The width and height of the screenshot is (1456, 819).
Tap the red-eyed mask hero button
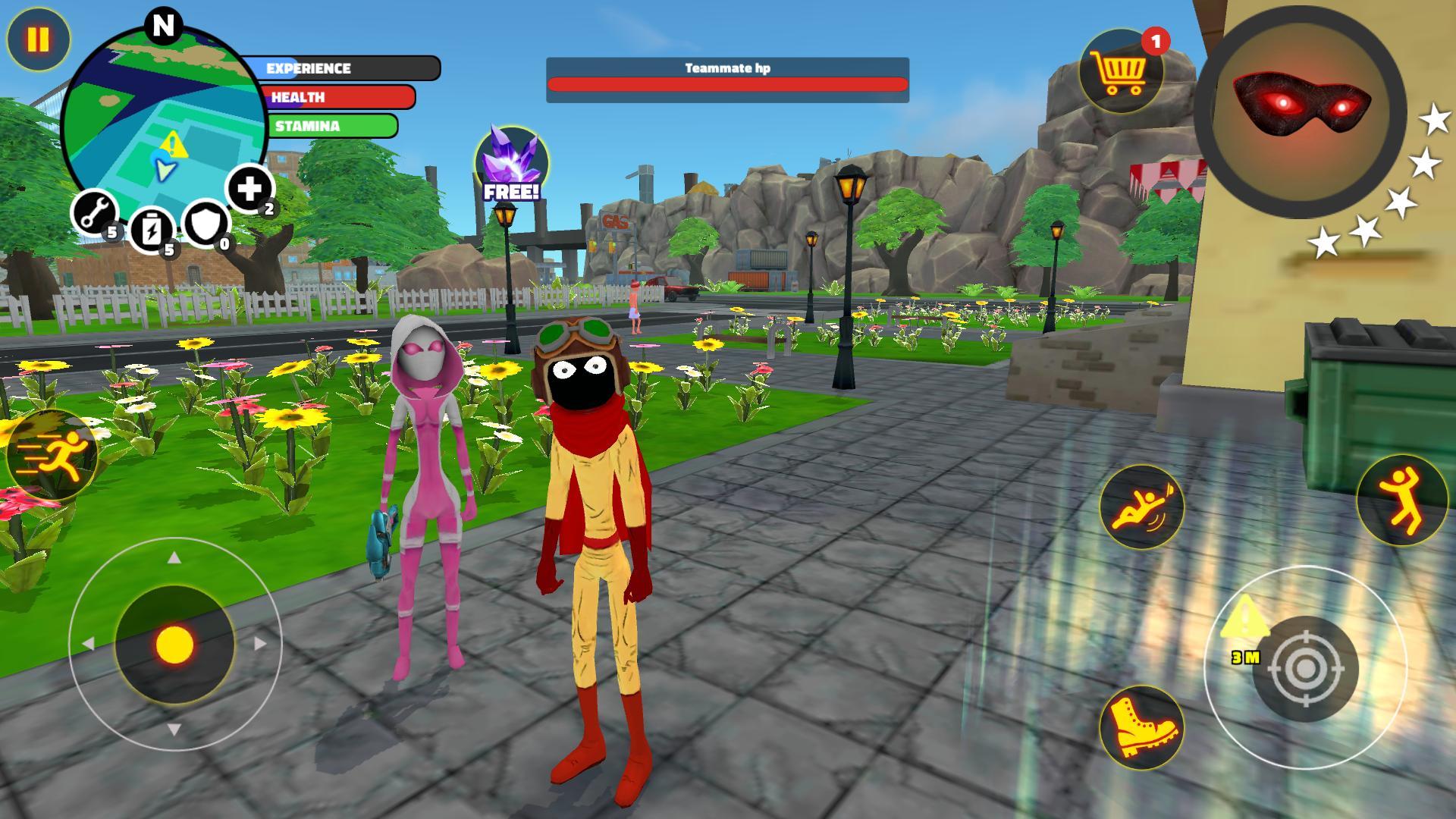coord(1300,111)
